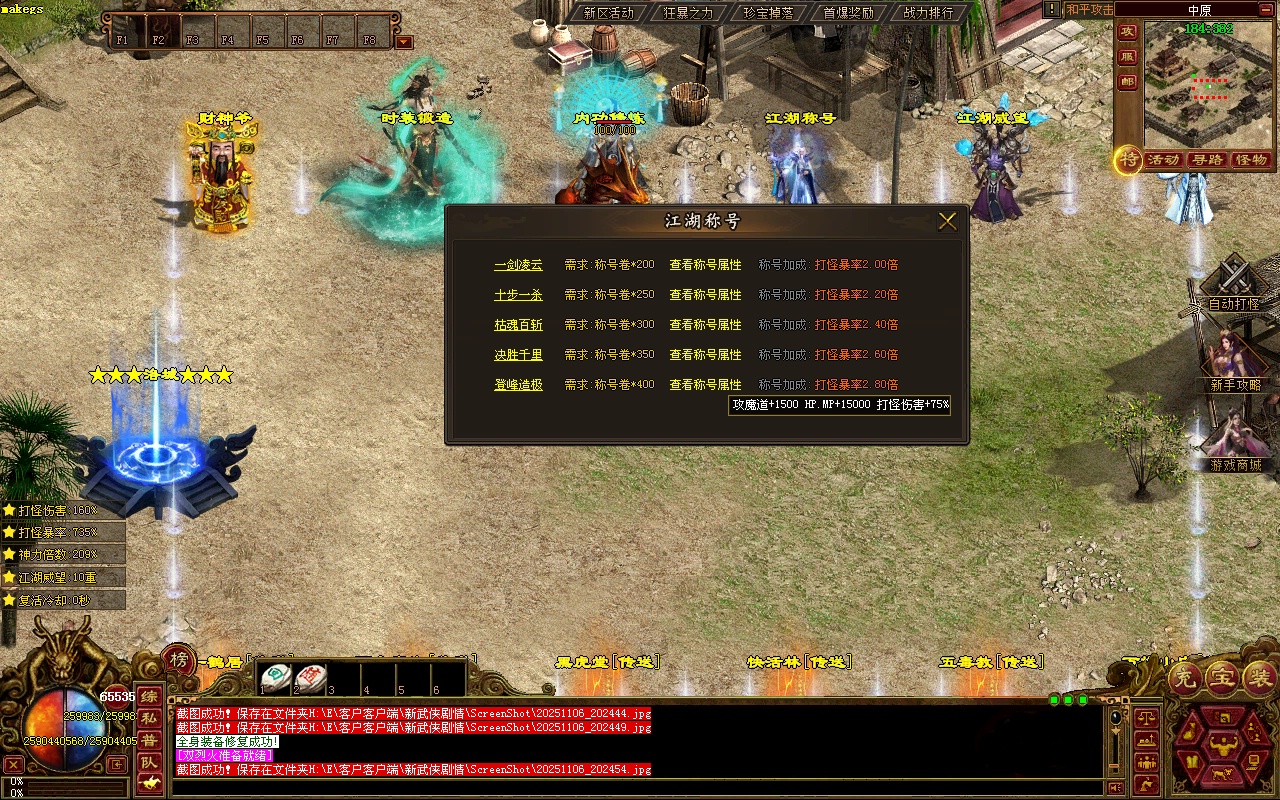The image size is (1280, 800).
Task: Open the 怪物 monster list button
Action: 1251,160
